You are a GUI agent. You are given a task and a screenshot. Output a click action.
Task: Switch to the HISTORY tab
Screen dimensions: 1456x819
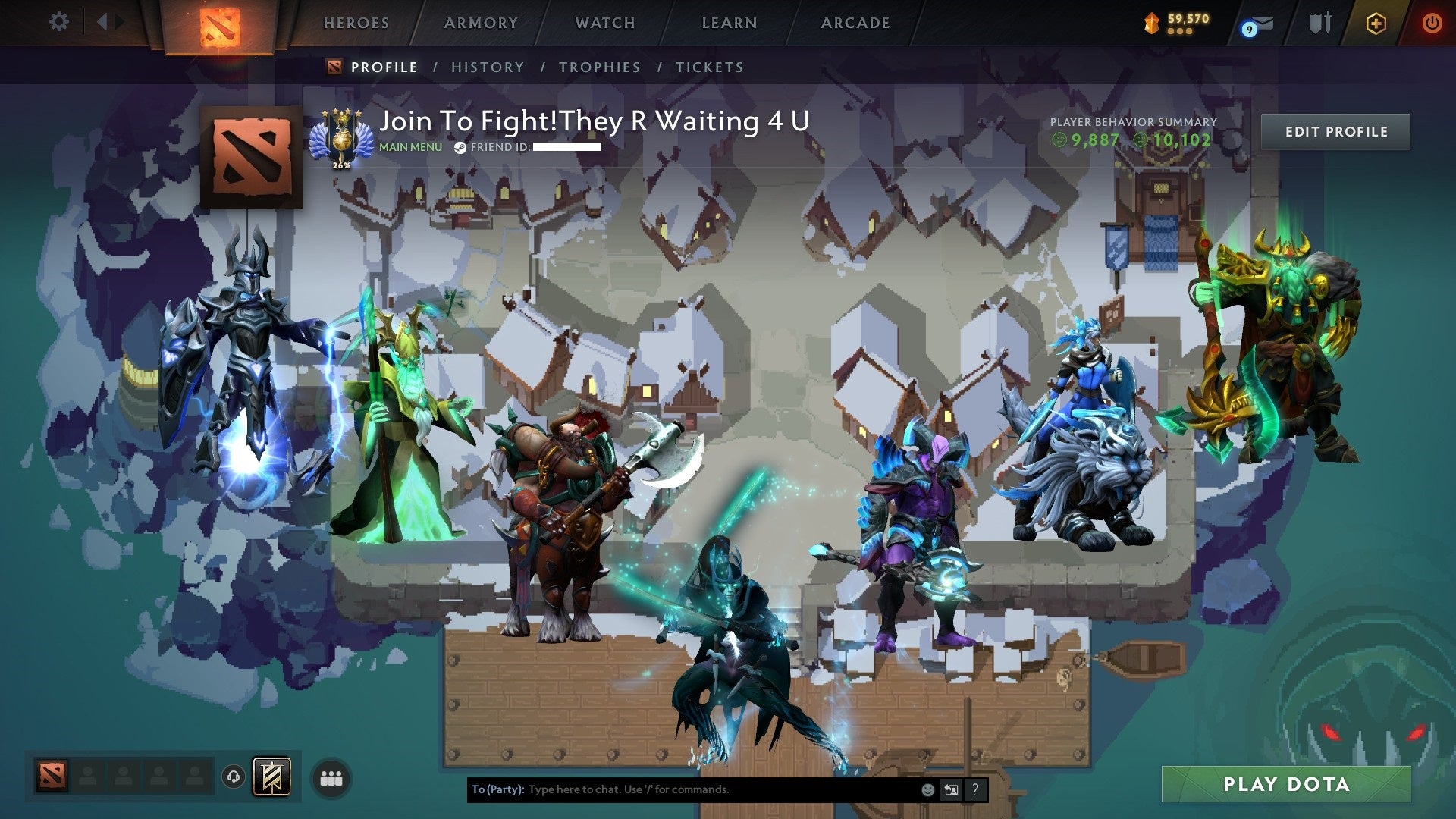click(x=488, y=67)
